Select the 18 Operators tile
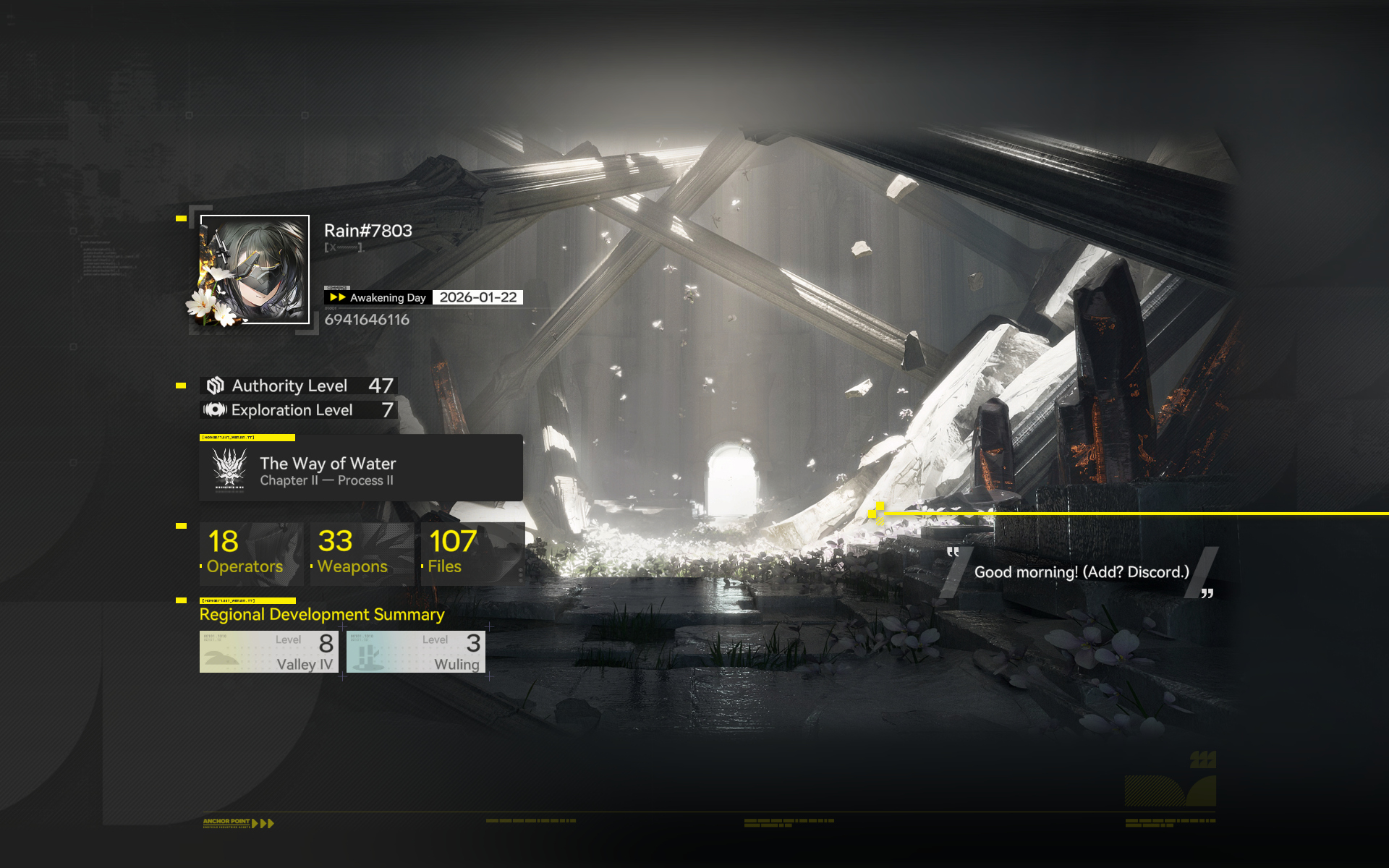 point(250,553)
